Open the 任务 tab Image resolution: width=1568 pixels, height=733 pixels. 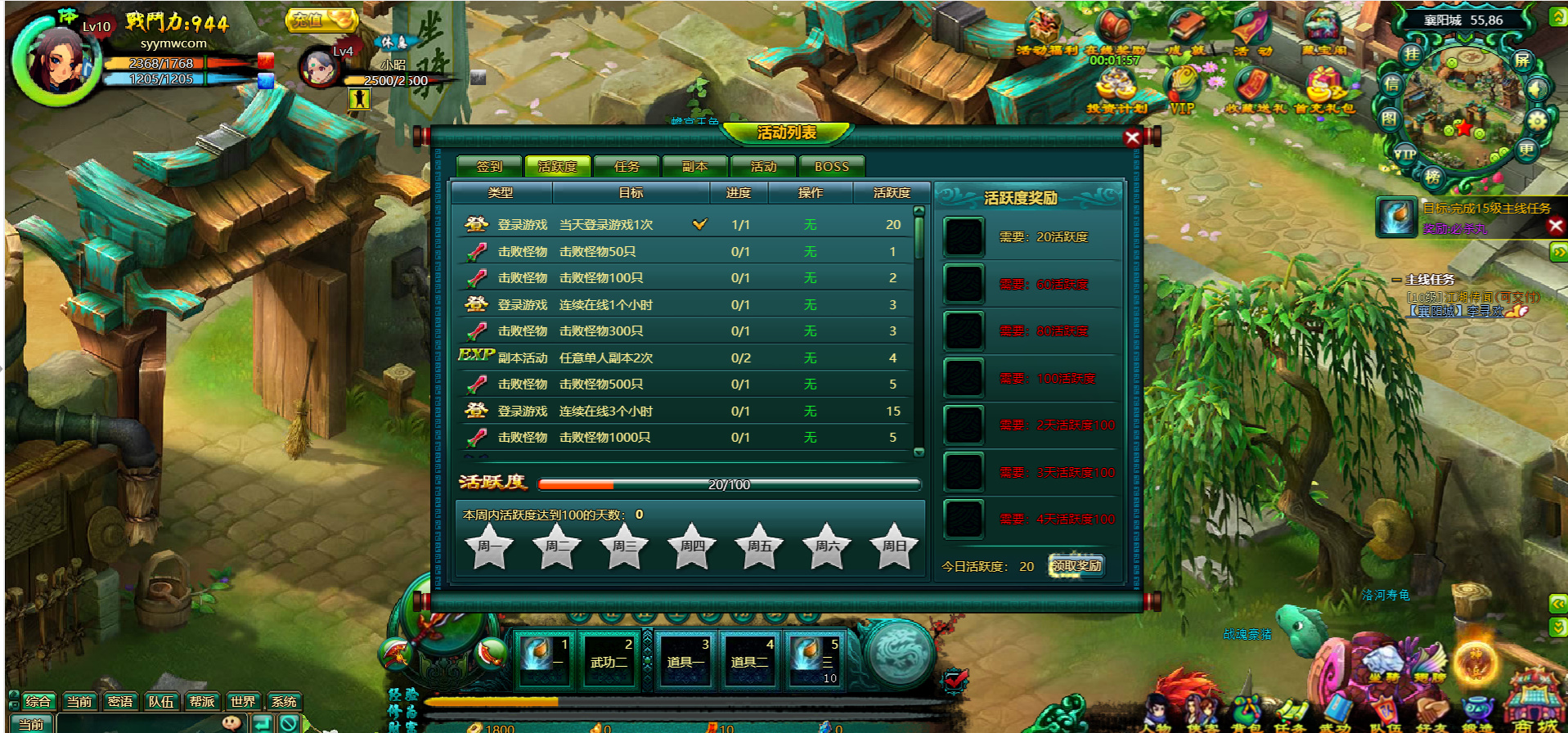pyautogui.click(x=627, y=166)
